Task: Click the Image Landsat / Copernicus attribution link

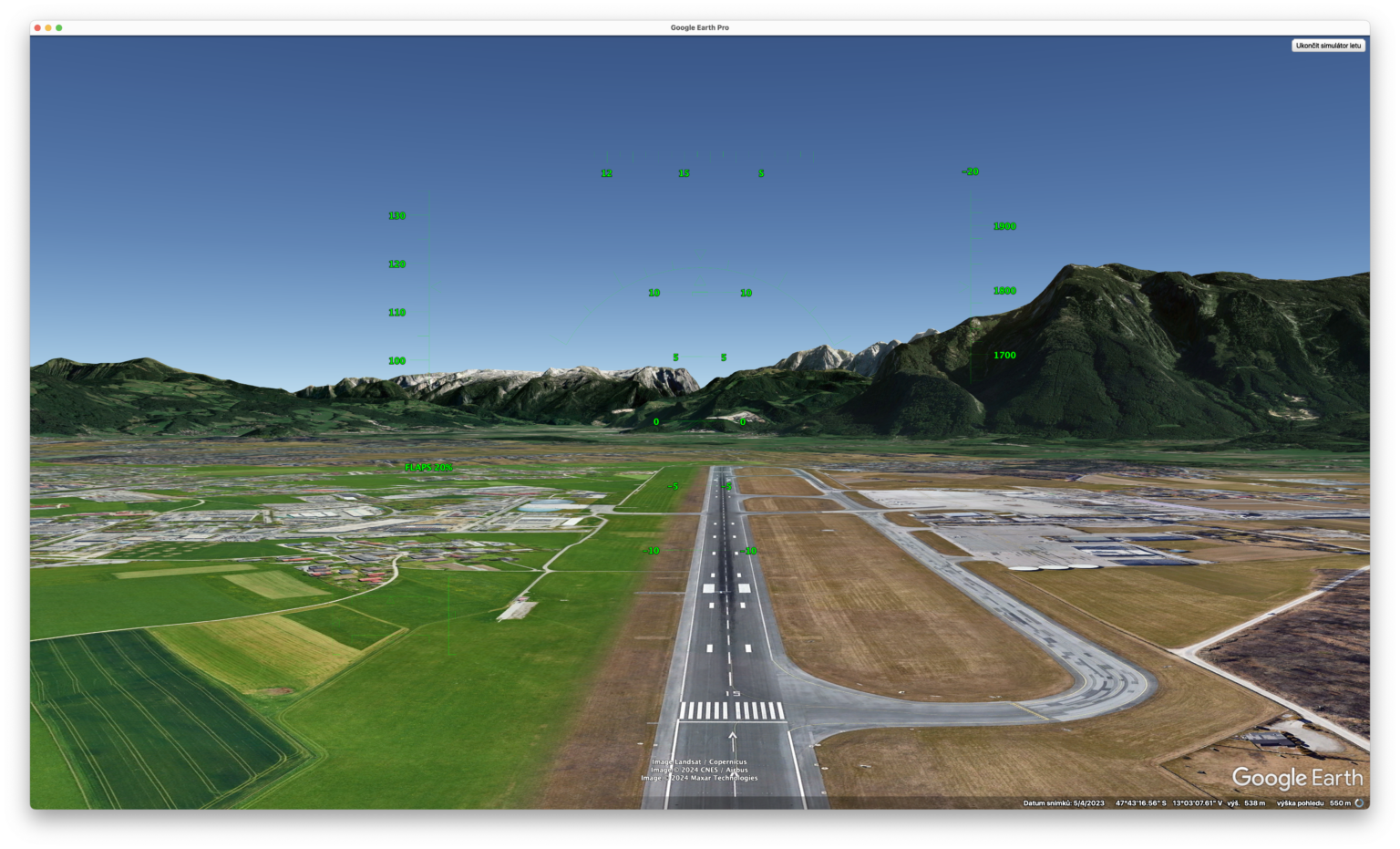Action: point(698,761)
